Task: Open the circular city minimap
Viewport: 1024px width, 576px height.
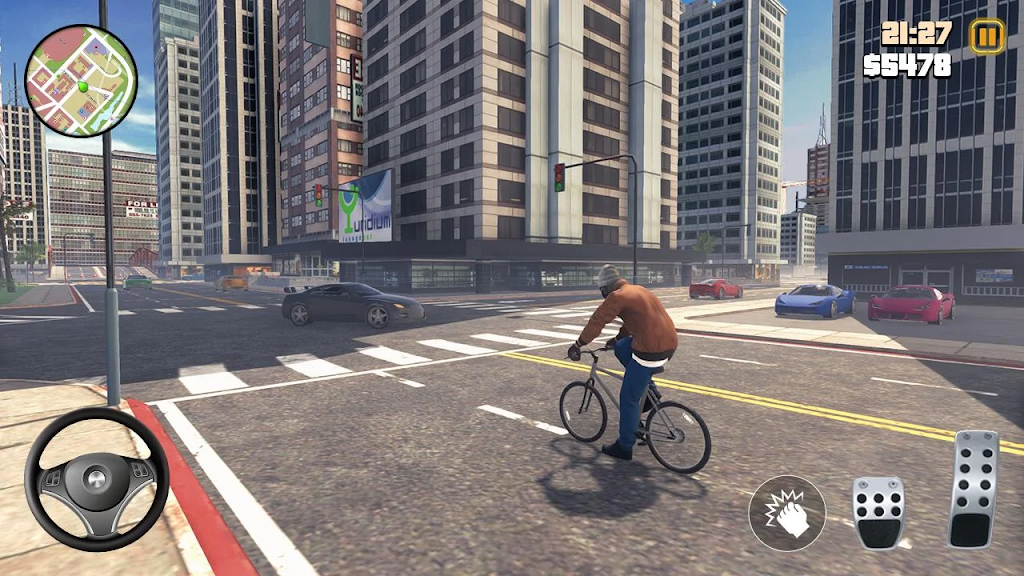Action: point(80,80)
